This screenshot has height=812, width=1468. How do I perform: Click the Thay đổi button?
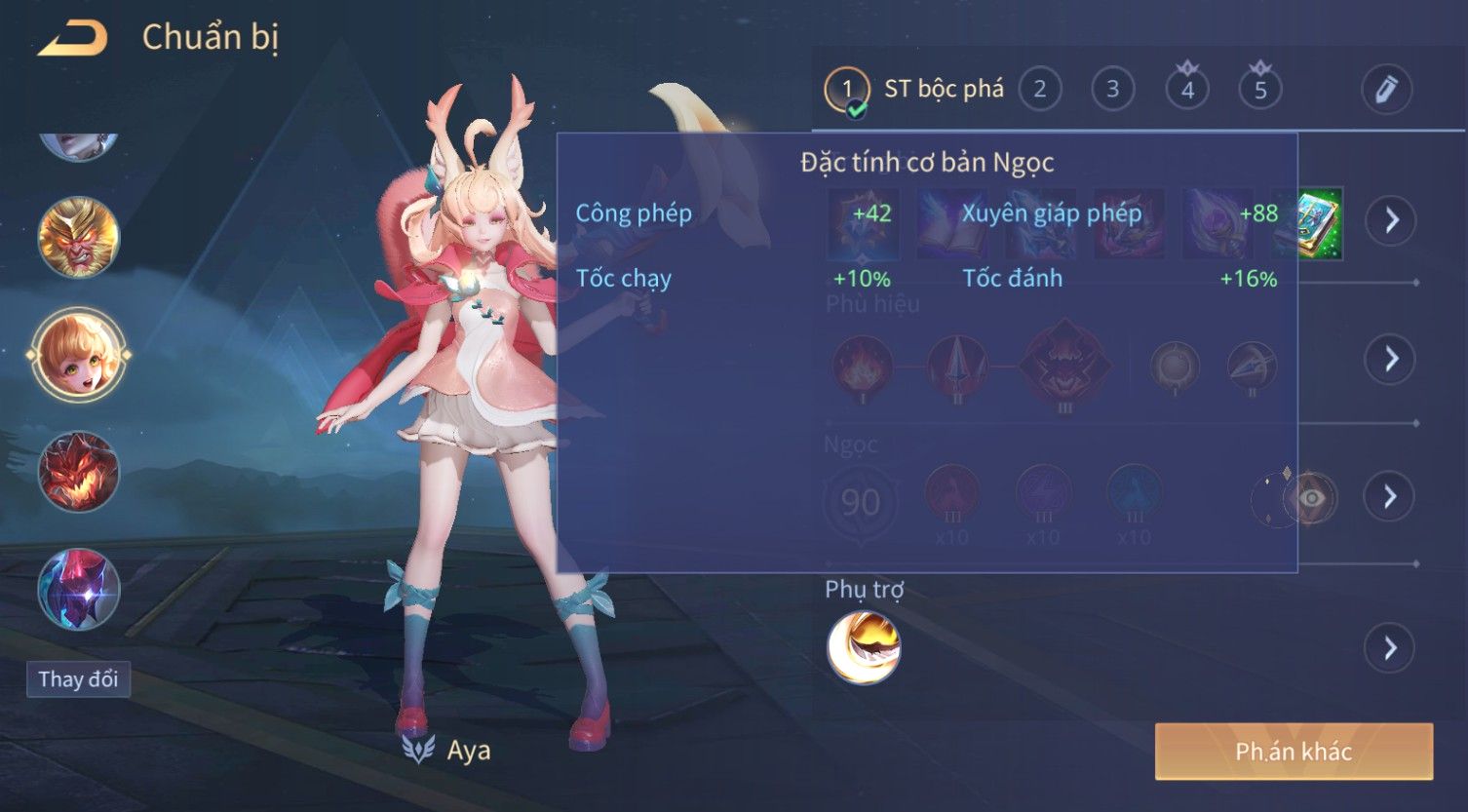coord(78,679)
